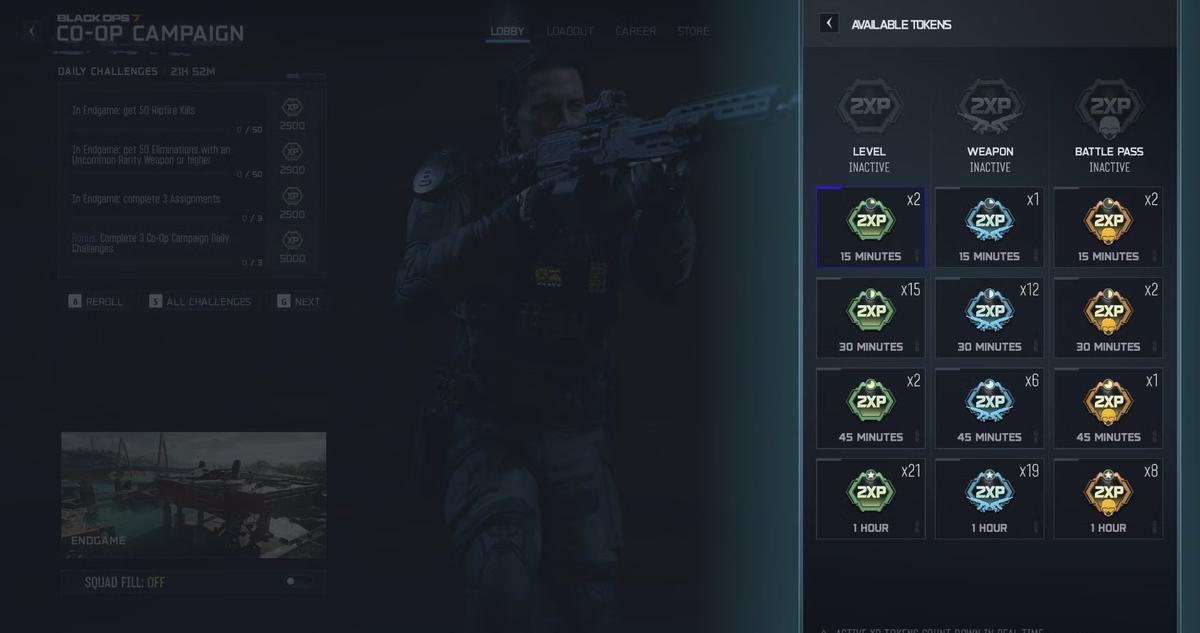Use the 30 minutes Battle Pass 2XP token
Viewport: 1200px width, 633px height.
[1108, 318]
